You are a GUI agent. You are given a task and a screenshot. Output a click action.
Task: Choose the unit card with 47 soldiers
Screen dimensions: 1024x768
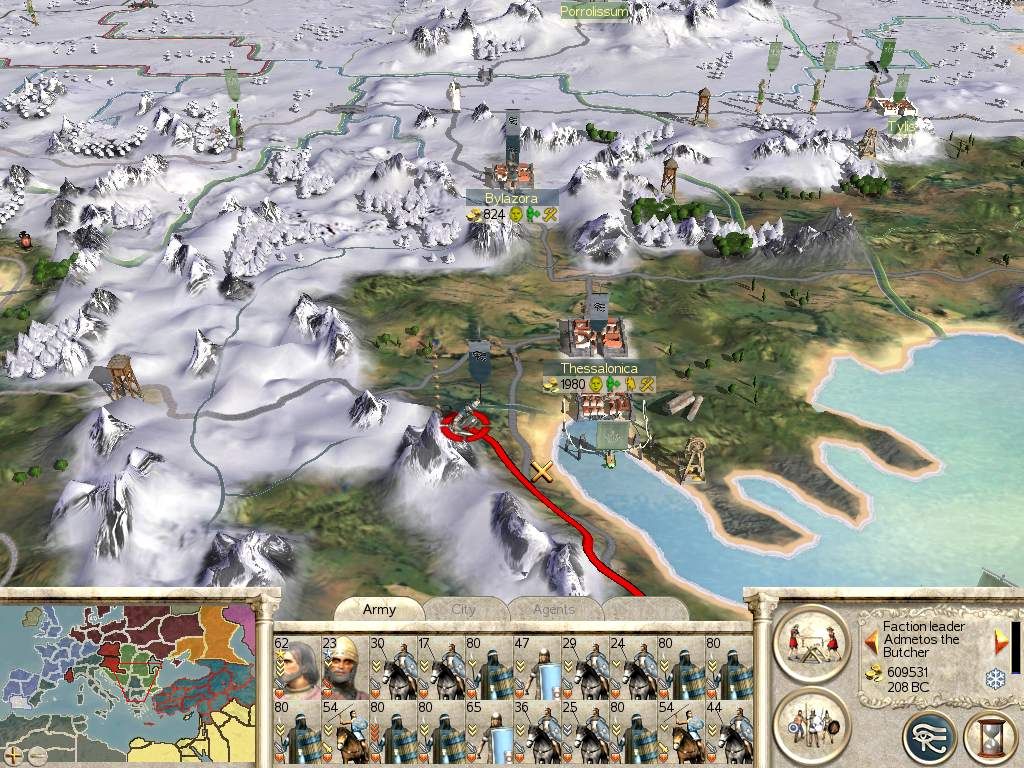[x=537, y=668]
